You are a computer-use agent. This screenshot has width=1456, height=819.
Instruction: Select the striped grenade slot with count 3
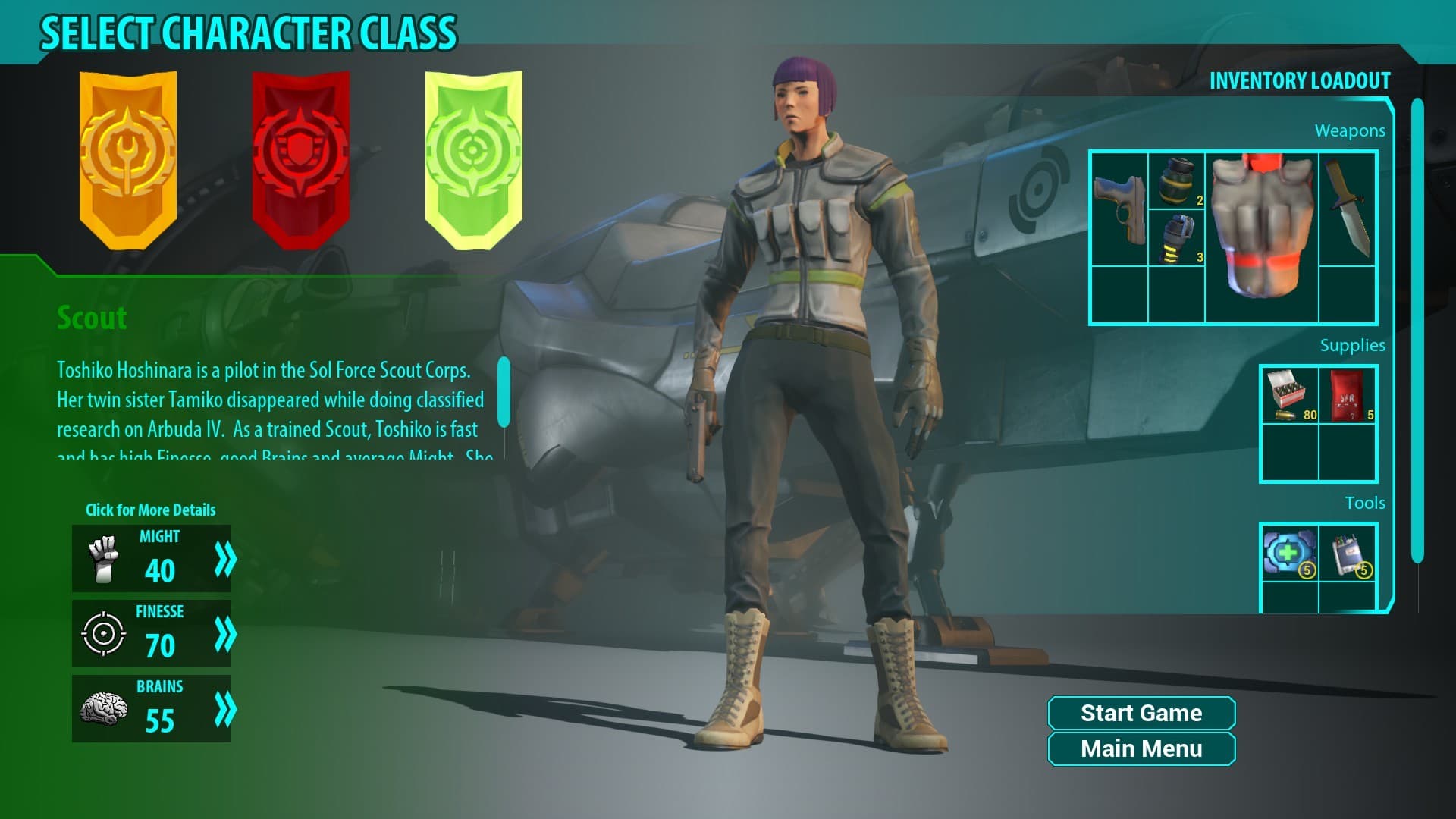[1176, 238]
